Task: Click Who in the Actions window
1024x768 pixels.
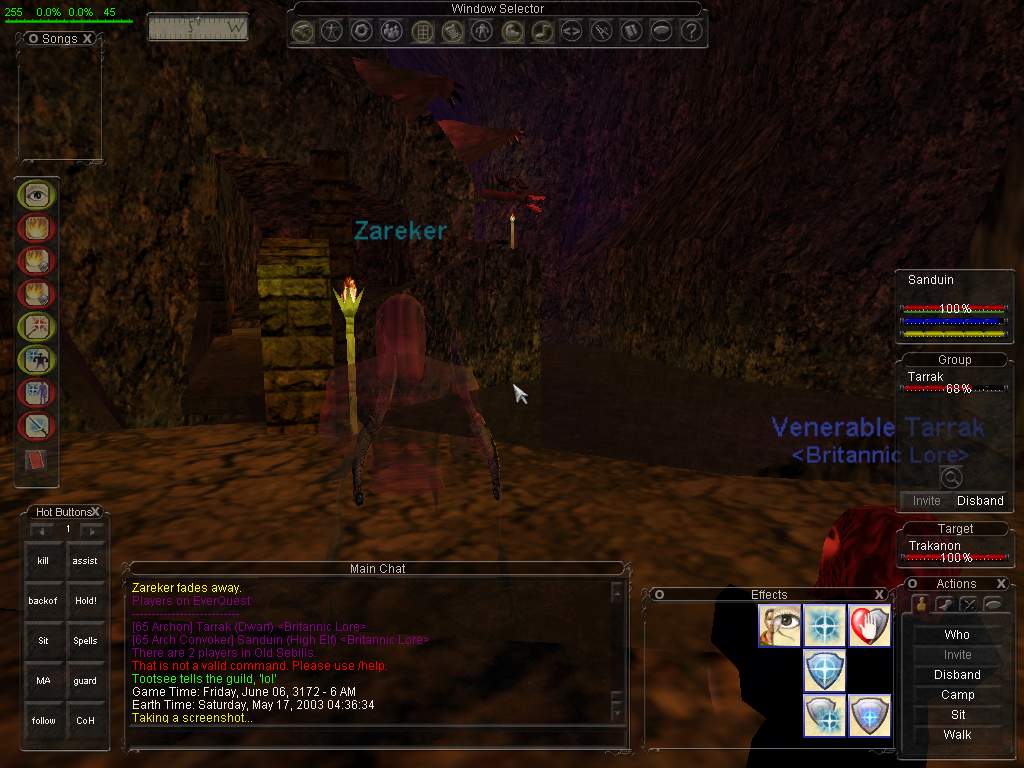Action: (x=957, y=635)
